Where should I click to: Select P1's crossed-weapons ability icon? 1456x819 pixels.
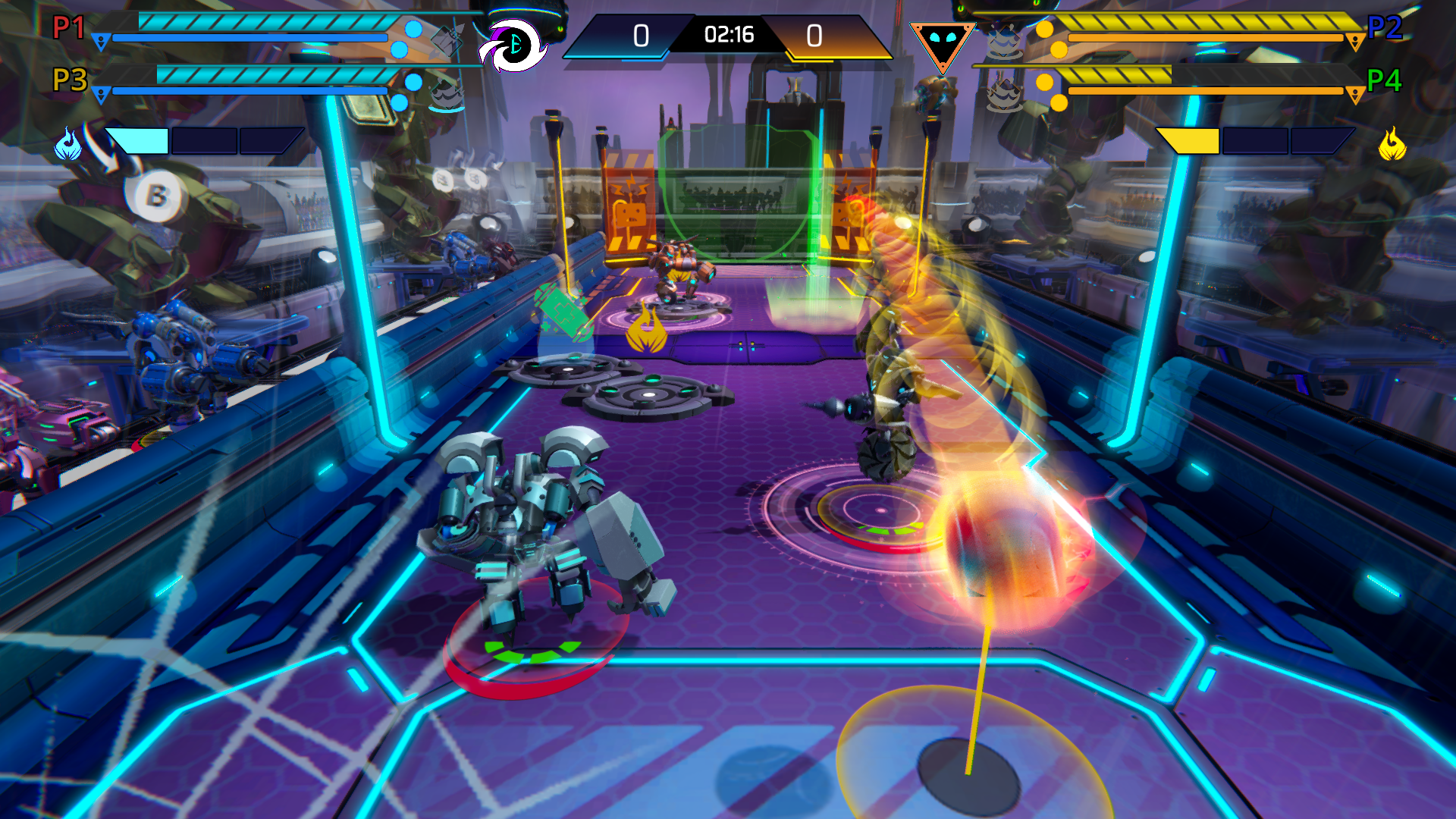[447, 42]
